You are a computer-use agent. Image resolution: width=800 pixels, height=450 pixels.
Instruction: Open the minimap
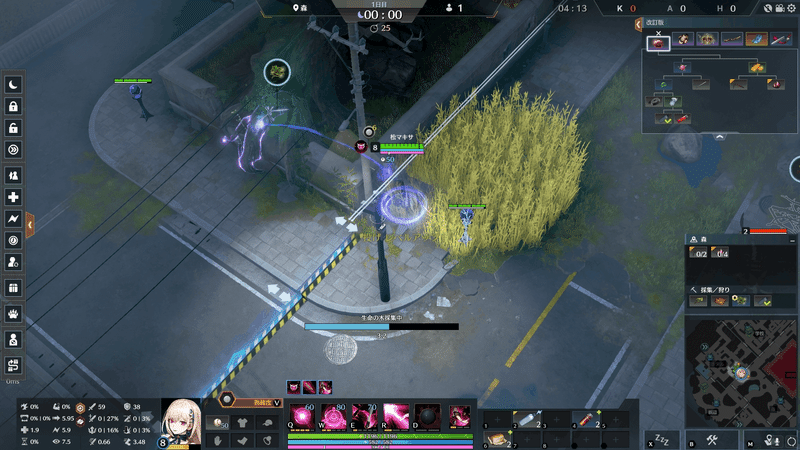(741, 372)
